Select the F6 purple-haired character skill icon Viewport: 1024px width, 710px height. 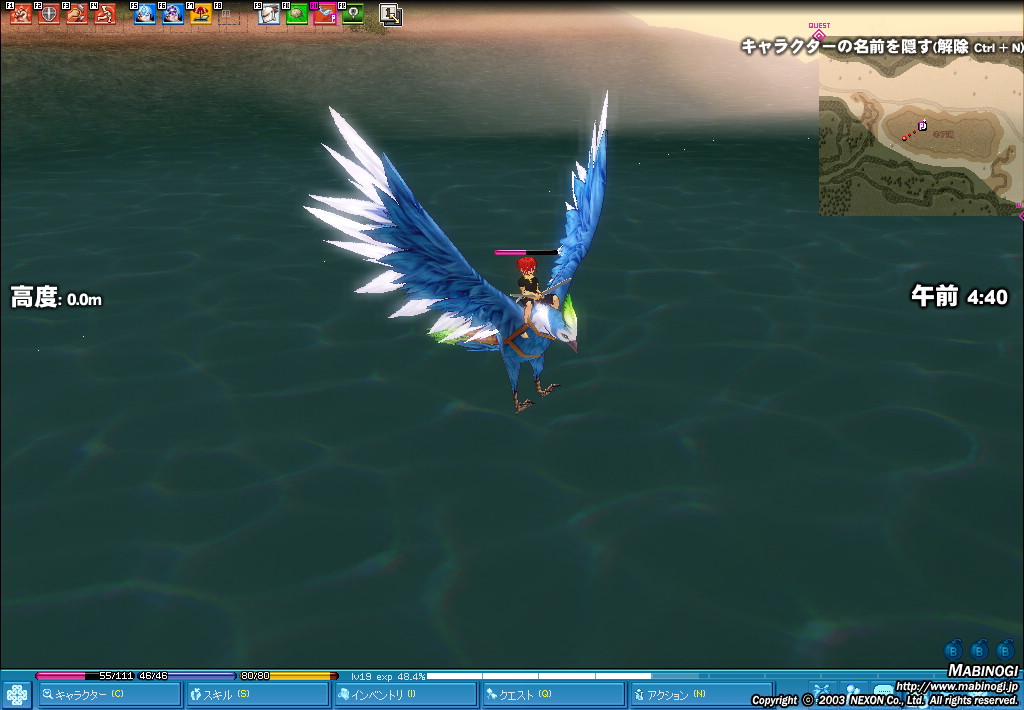click(173, 14)
